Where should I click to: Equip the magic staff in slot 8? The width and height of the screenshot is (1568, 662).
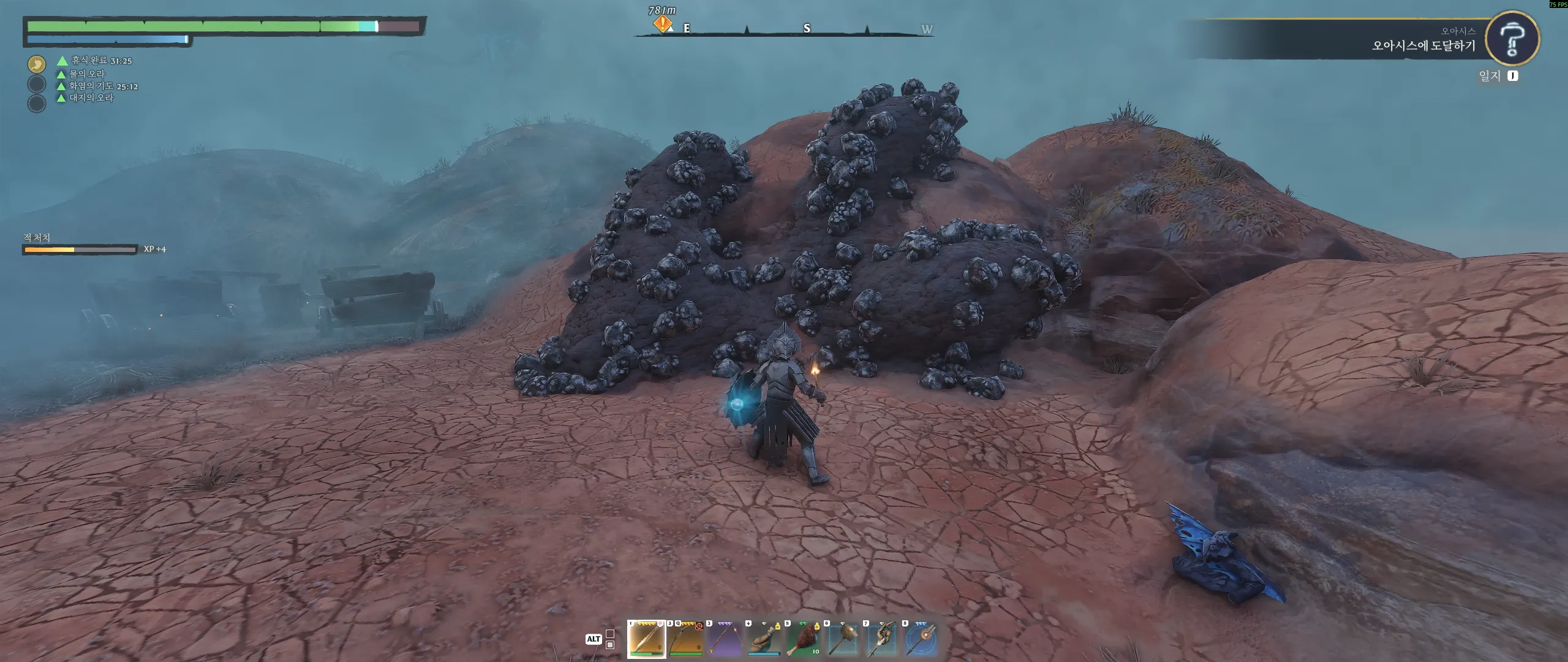click(x=921, y=639)
